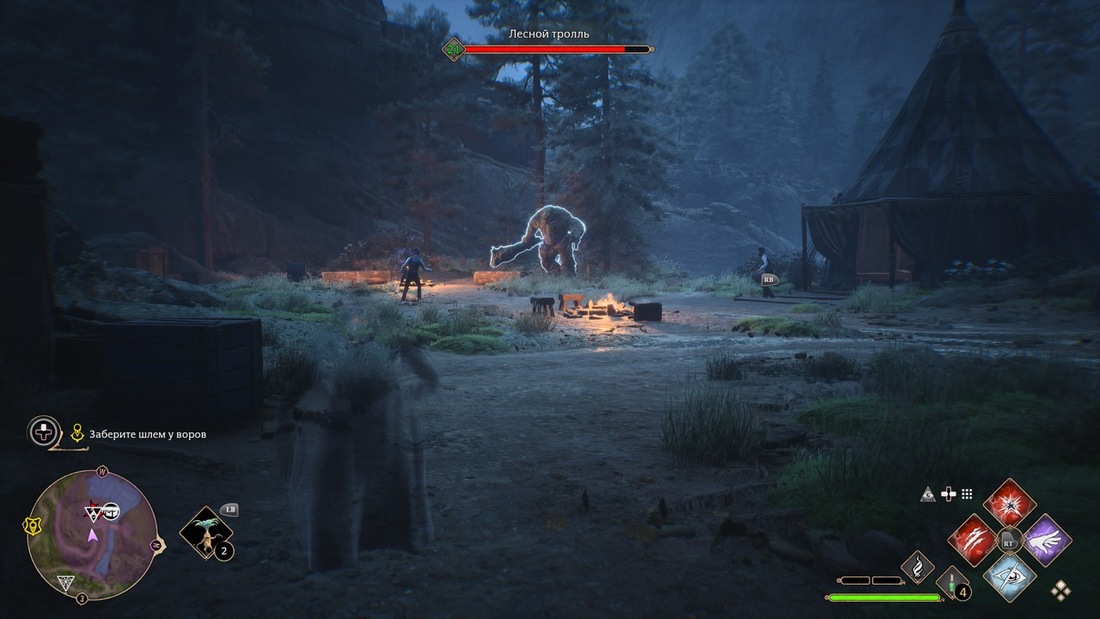Select the yellow quest marker on the minimap edge
This screenshot has height=619, width=1100.
click(x=32, y=525)
